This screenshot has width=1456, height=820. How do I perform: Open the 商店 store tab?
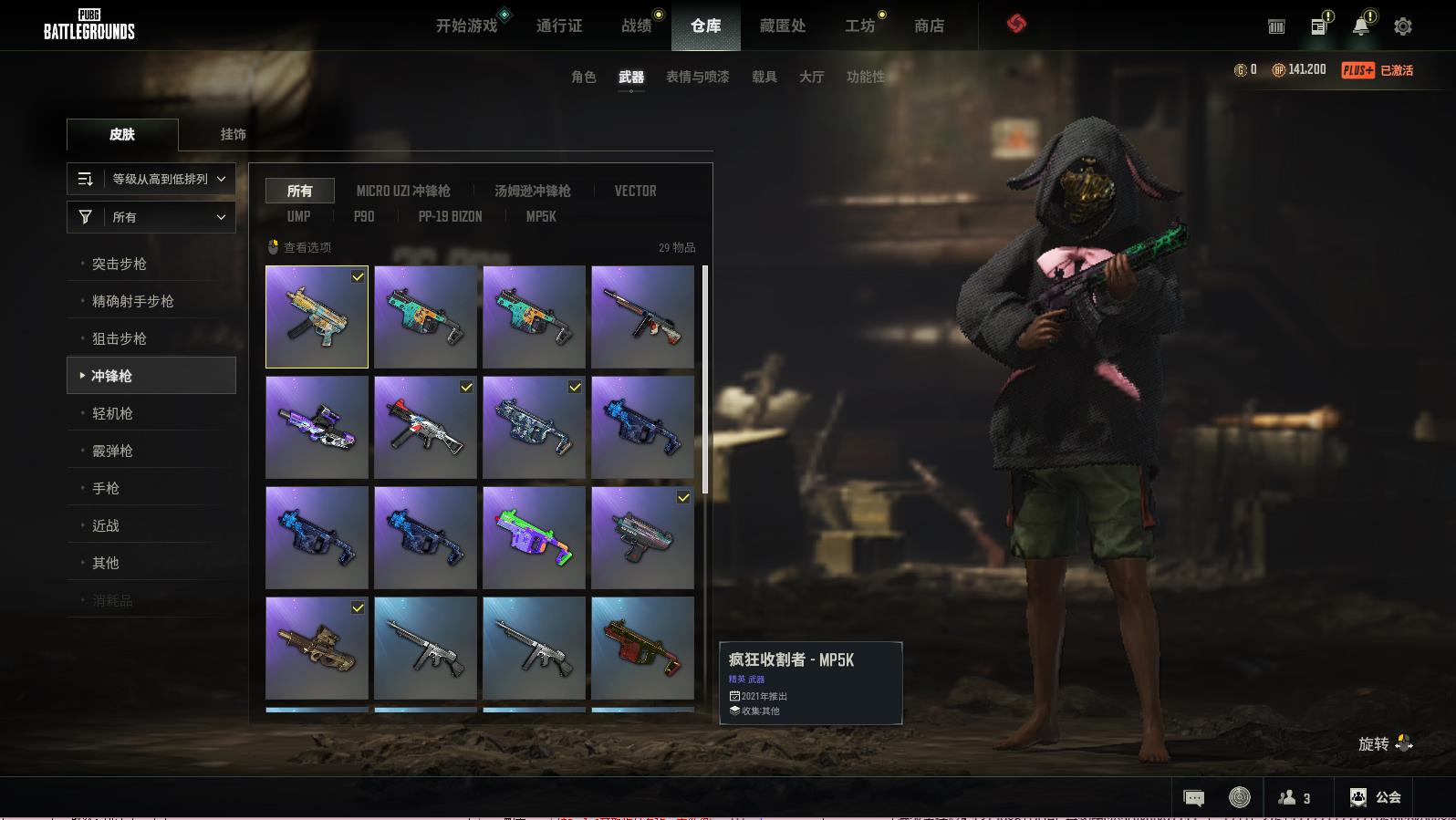(x=929, y=26)
